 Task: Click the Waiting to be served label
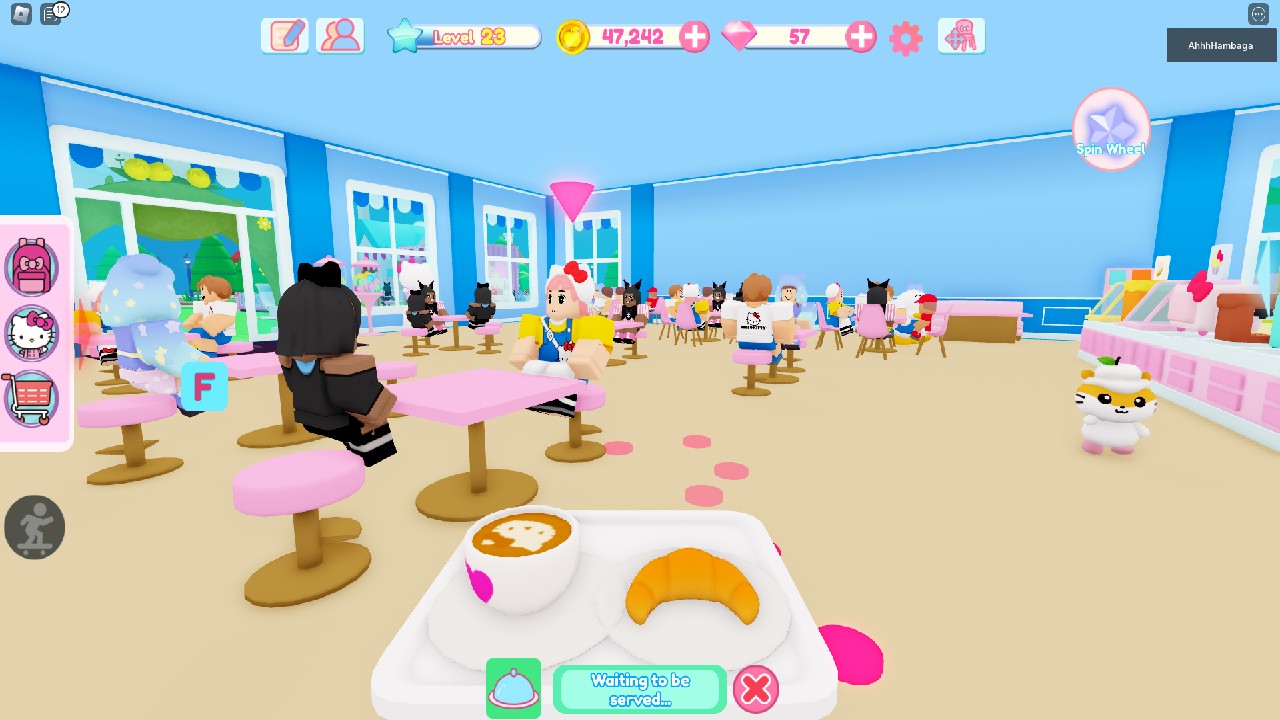(640, 689)
